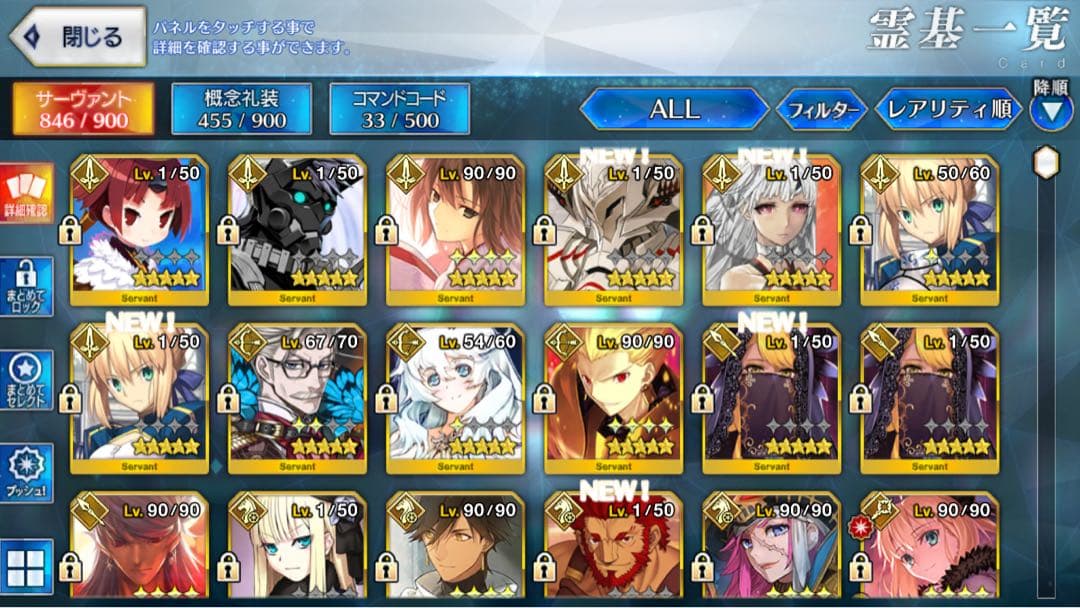
Task: Choose the まとめてセレクト star button
Action: 27,381
